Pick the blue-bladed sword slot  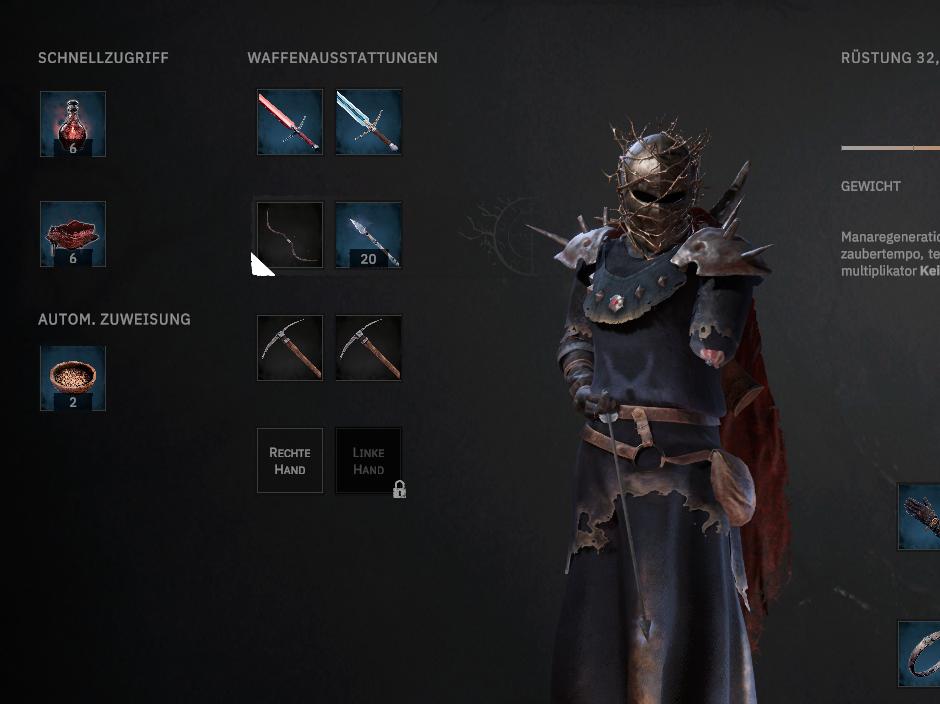click(x=368, y=122)
